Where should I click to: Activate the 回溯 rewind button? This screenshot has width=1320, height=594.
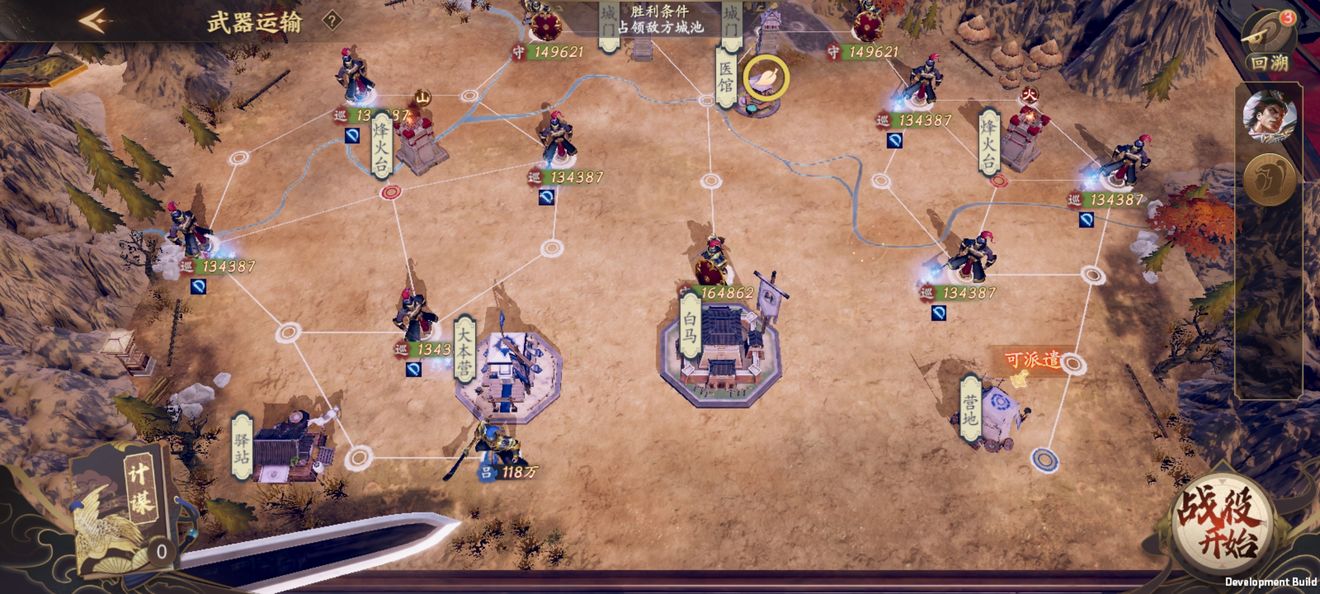coord(1268,40)
